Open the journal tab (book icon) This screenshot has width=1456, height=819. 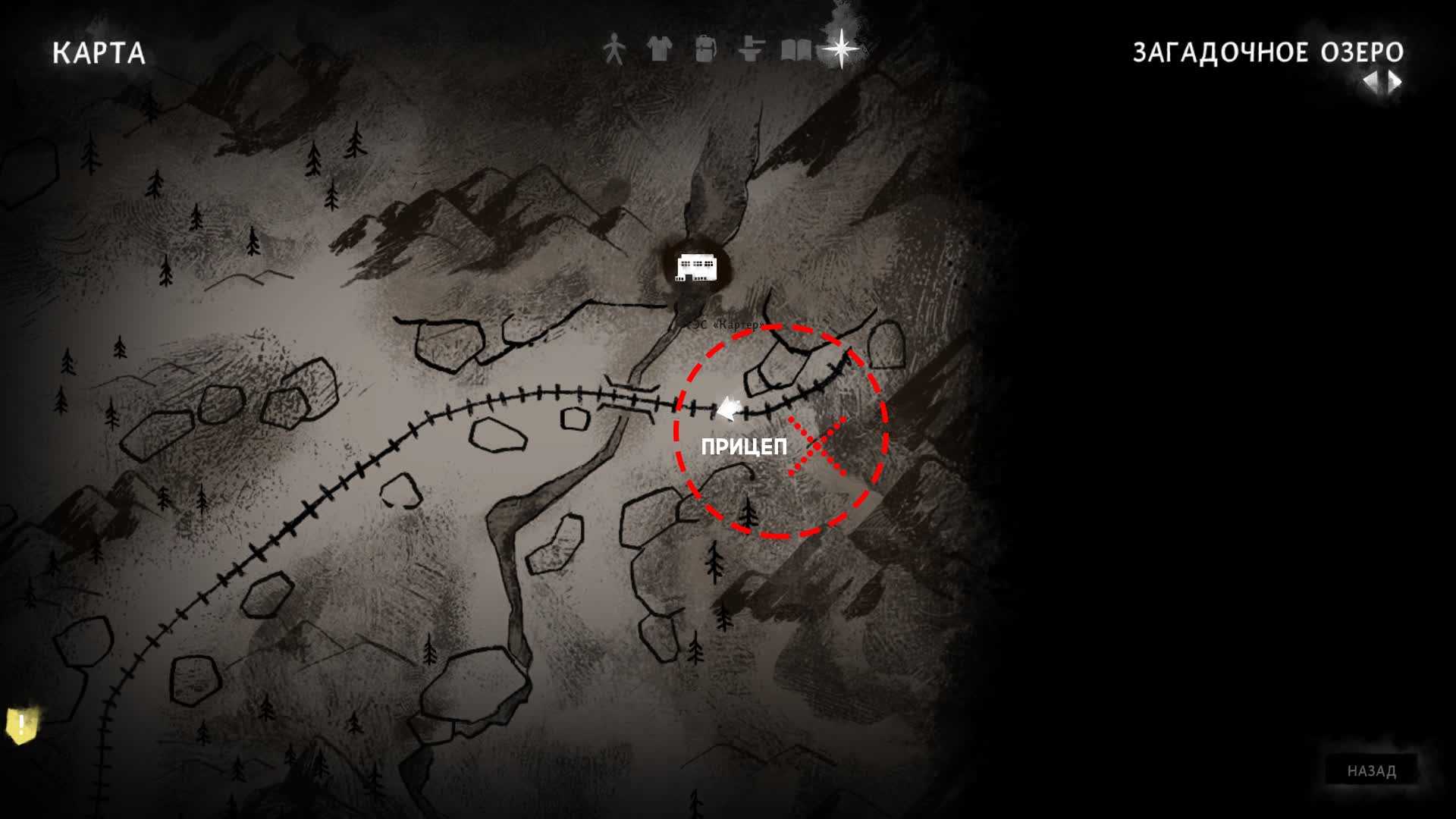(796, 50)
